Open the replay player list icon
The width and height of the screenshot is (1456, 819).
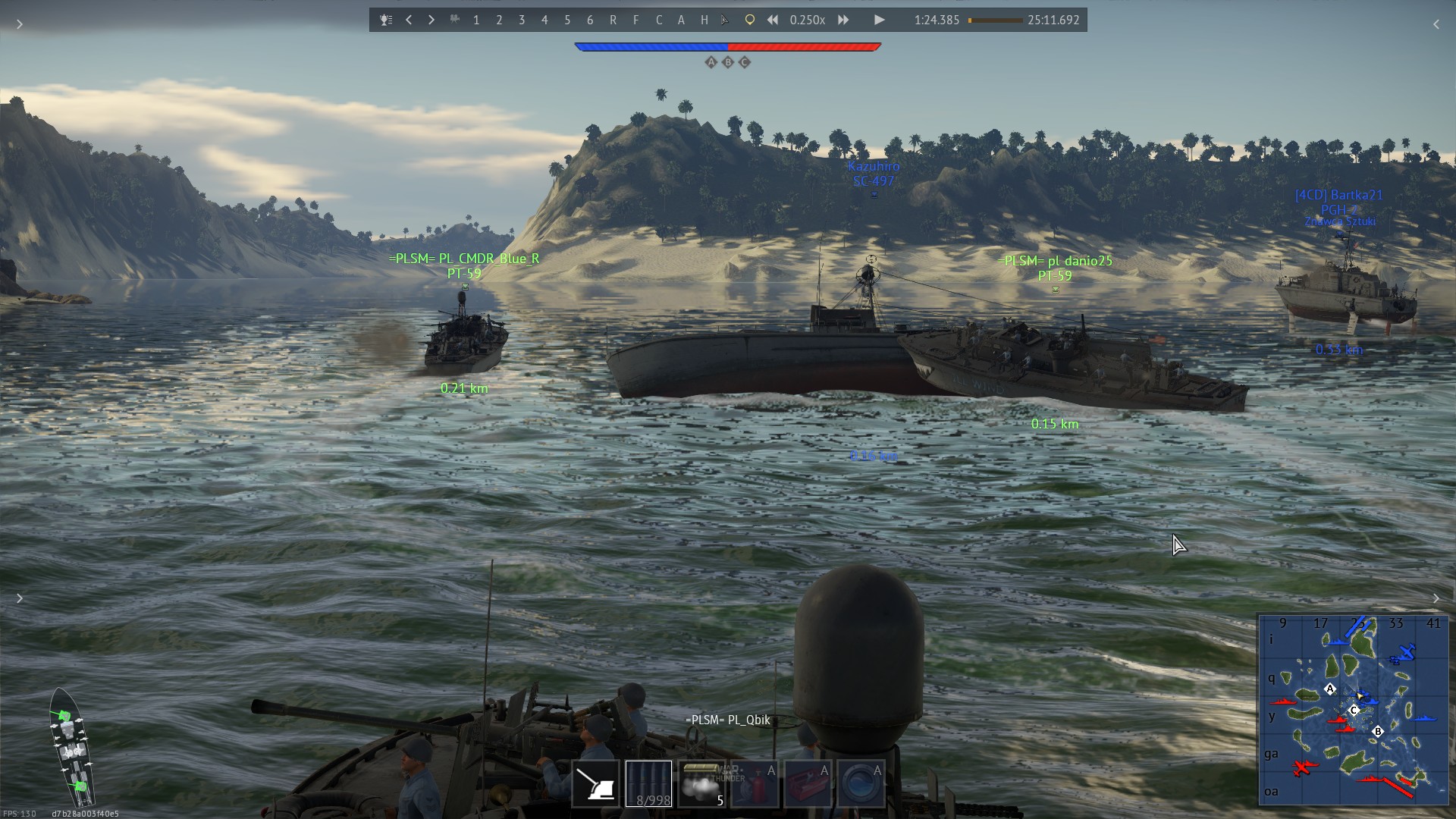coord(386,20)
